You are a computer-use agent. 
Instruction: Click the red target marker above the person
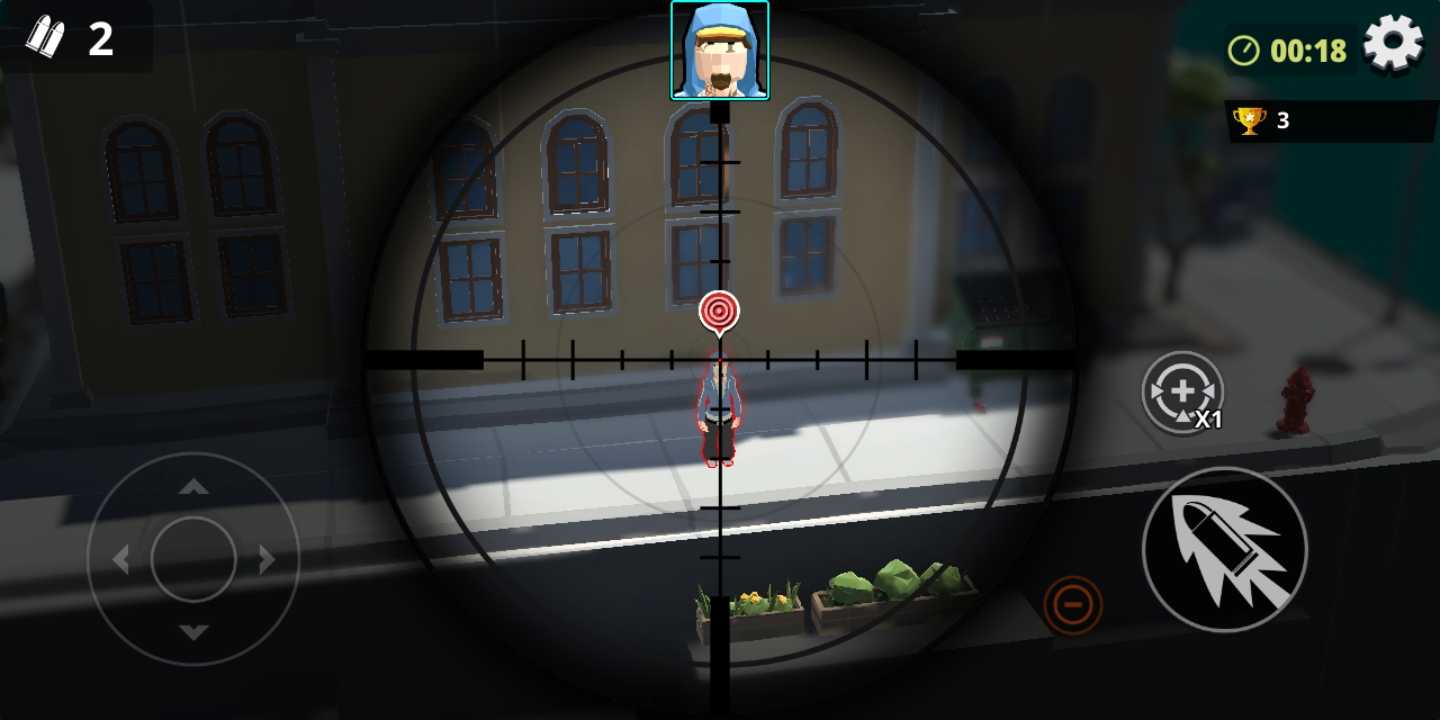click(719, 311)
